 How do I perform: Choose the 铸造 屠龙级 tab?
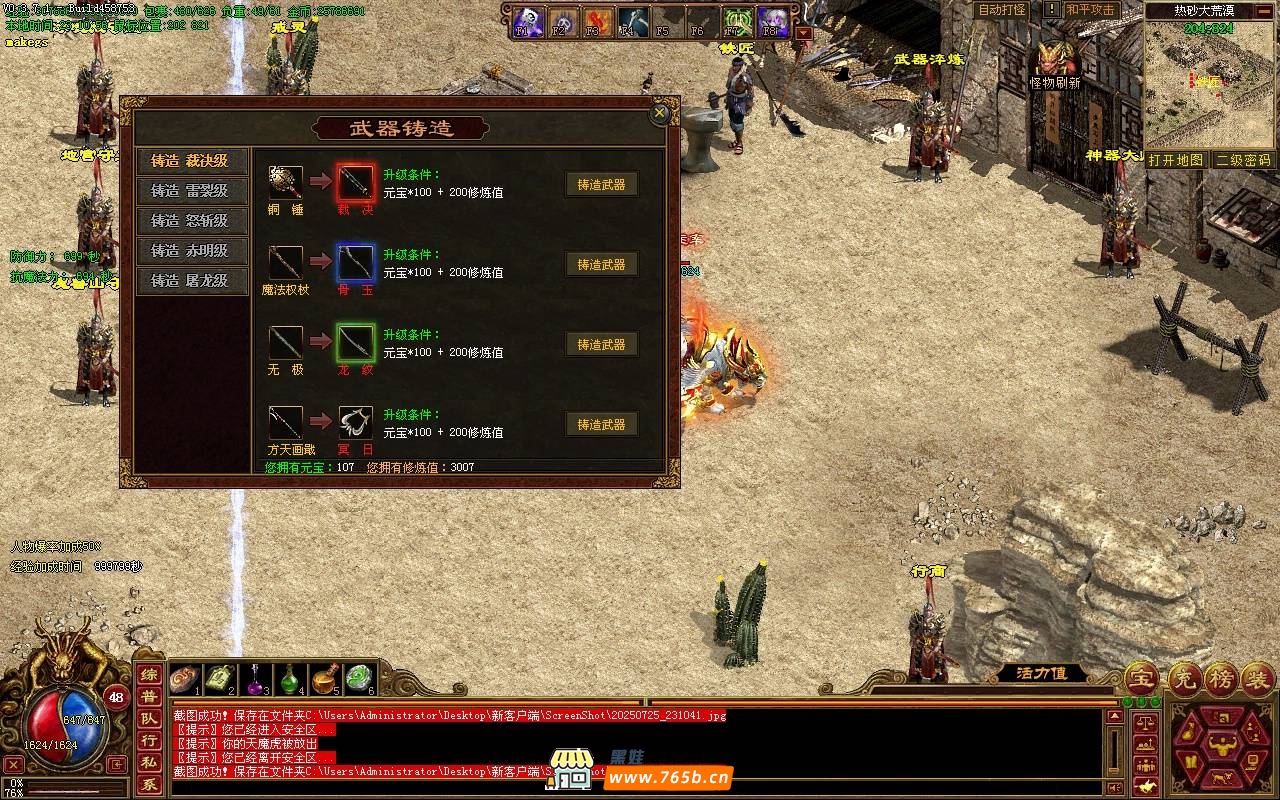pos(190,281)
